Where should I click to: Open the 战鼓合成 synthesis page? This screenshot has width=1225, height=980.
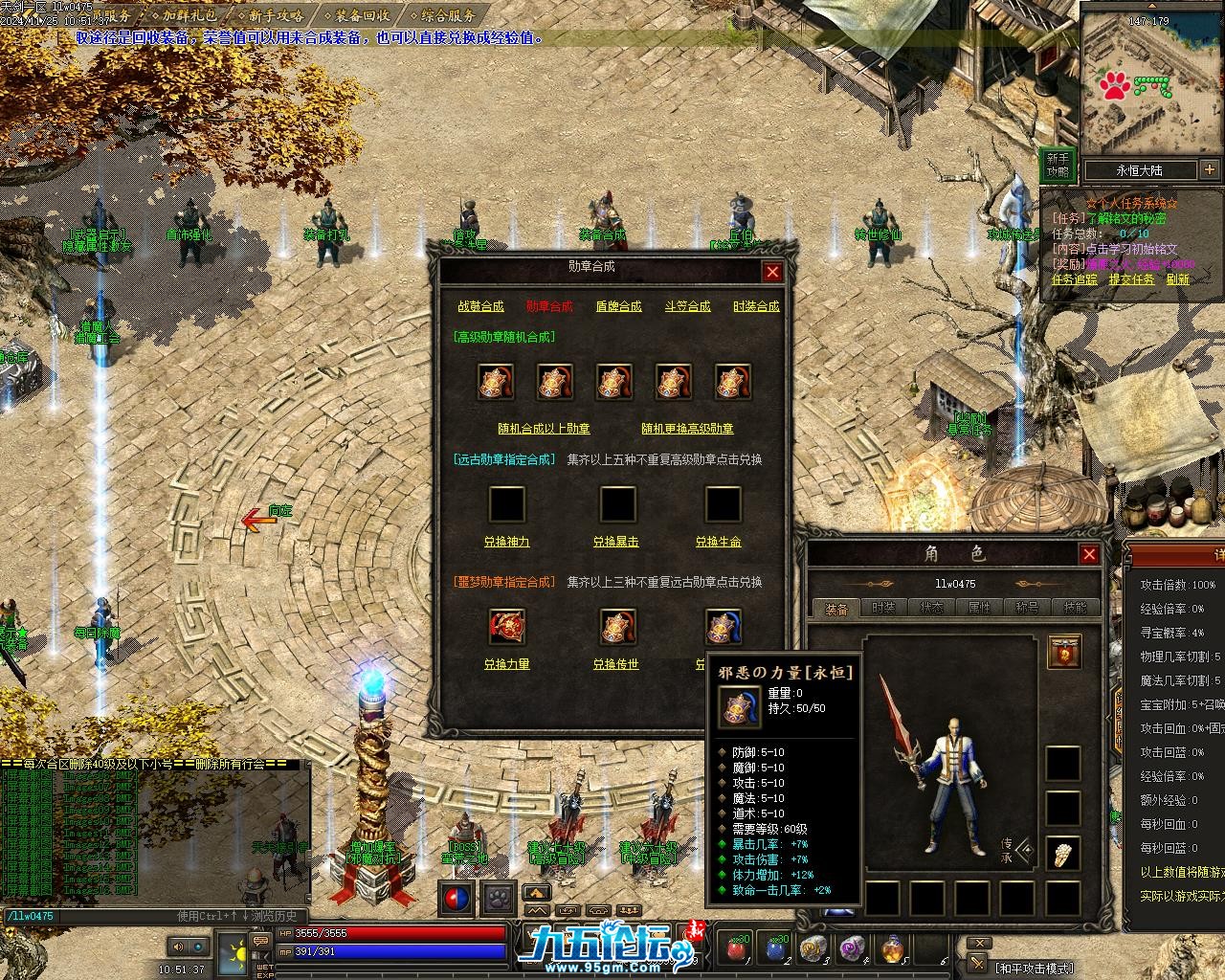[x=480, y=306]
